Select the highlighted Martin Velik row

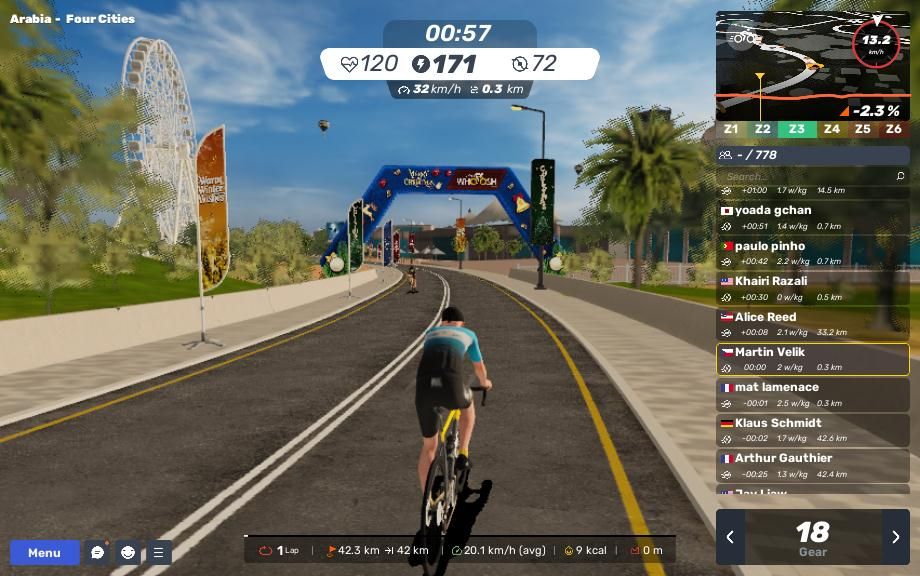pos(812,359)
